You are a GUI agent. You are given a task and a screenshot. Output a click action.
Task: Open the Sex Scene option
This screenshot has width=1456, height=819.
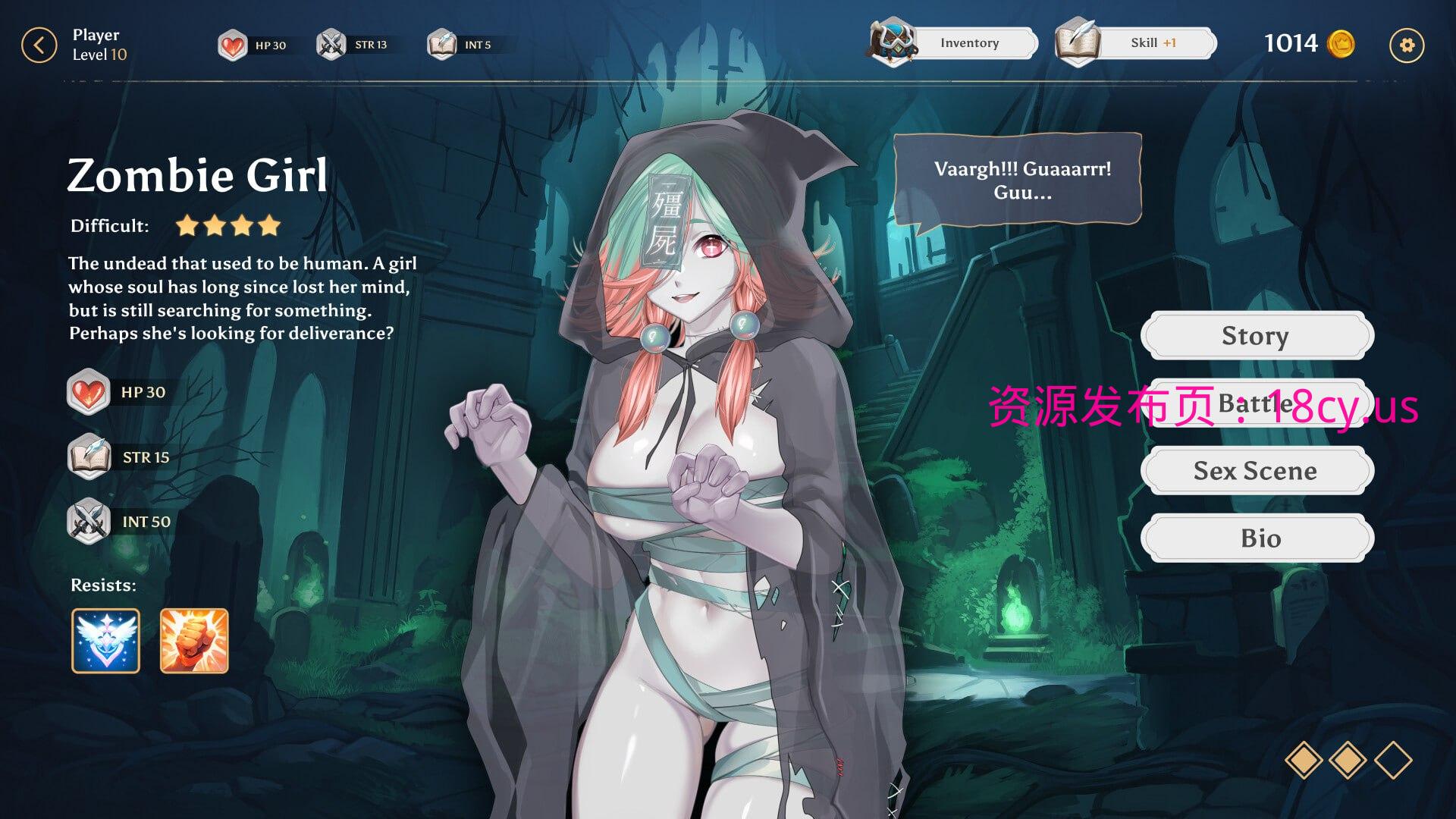pos(1257,471)
